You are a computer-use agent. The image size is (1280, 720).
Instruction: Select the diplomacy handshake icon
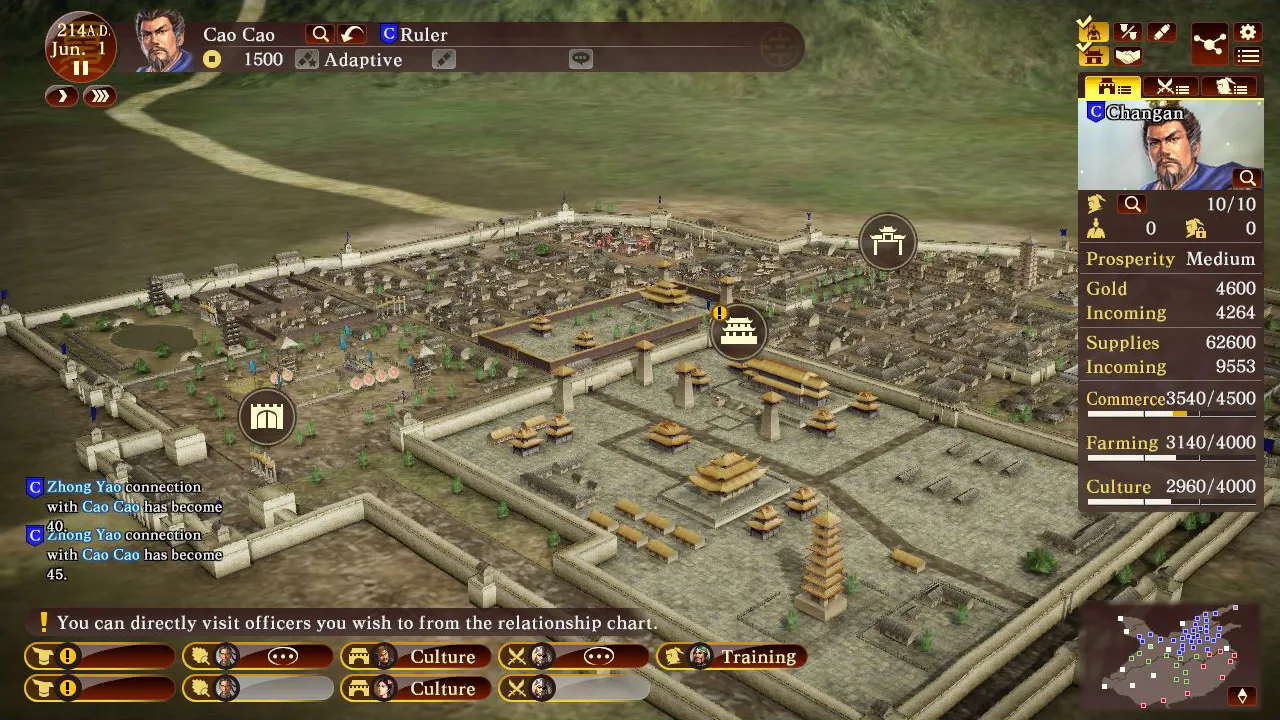click(x=1128, y=56)
